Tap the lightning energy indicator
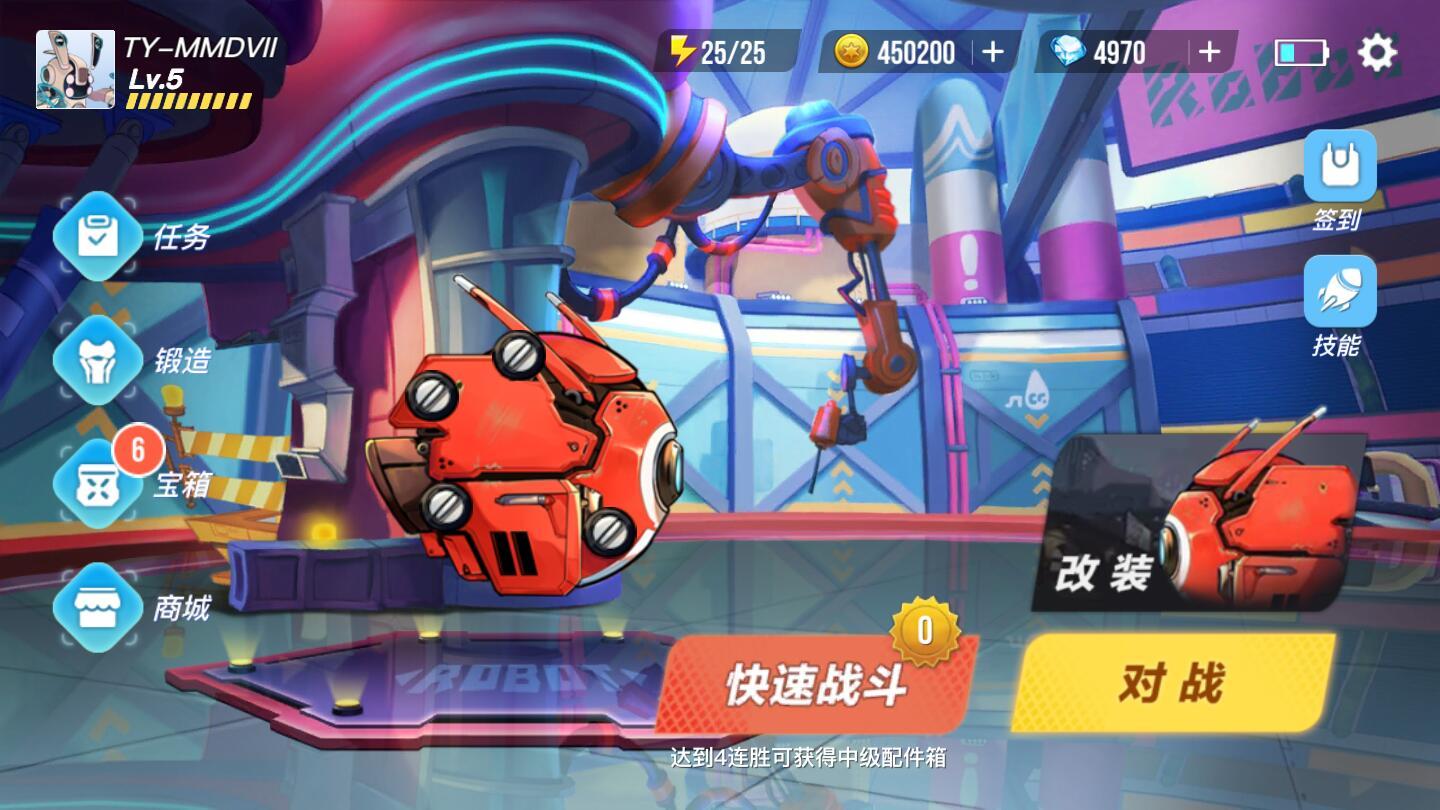This screenshot has height=810, width=1440. tap(723, 51)
